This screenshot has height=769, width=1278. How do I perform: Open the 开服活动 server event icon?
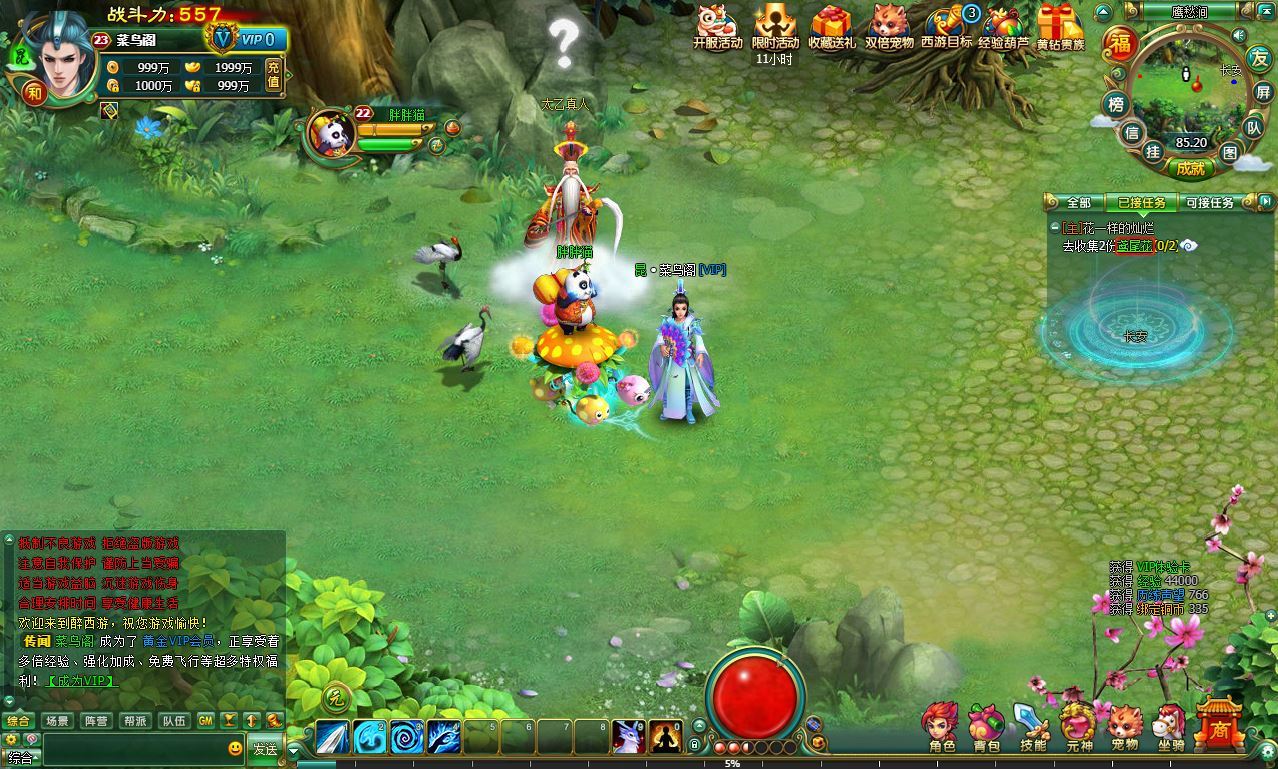pyautogui.click(x=717, y=26)
